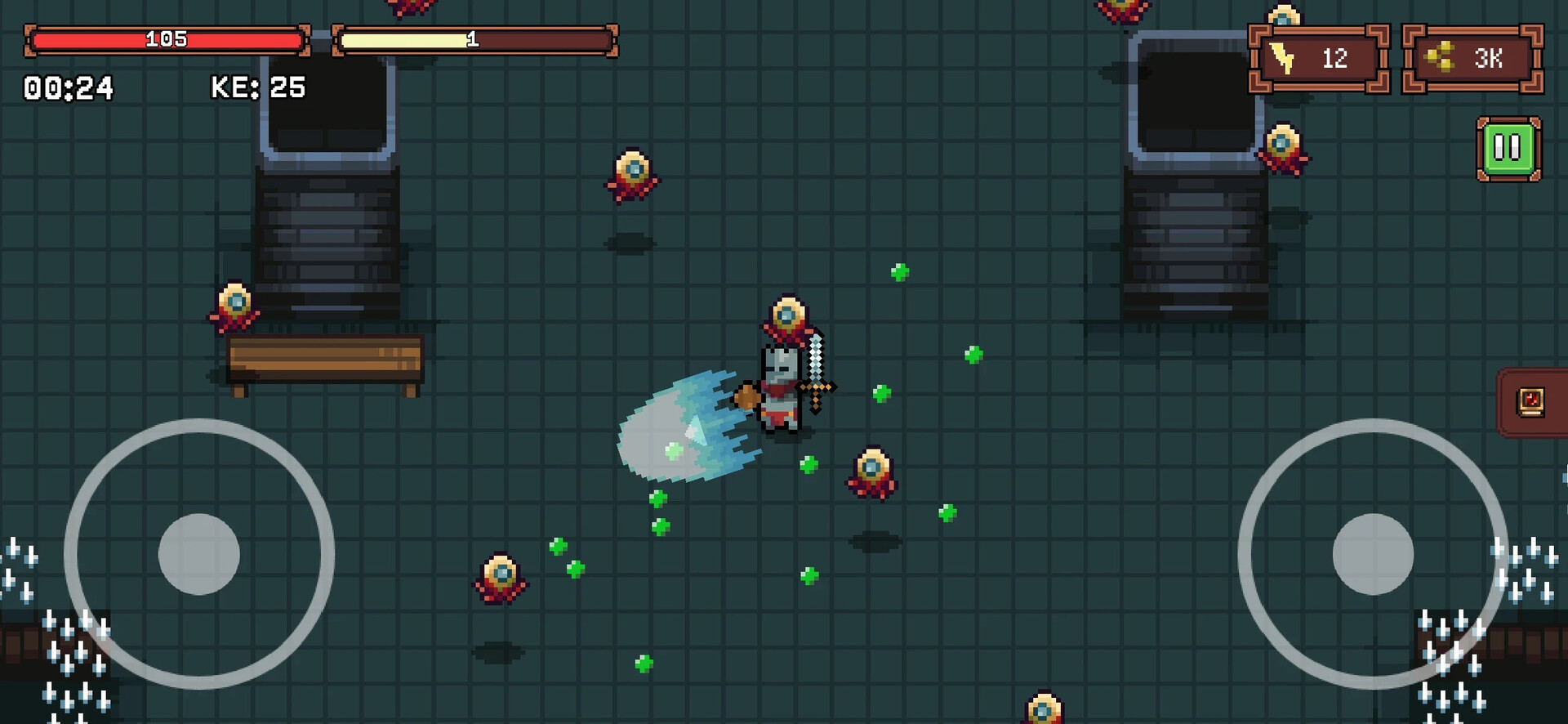Screen dimensions: 1568x724
Task: Click the counter frame showing 3K
Action: (x=1472, y=57)
